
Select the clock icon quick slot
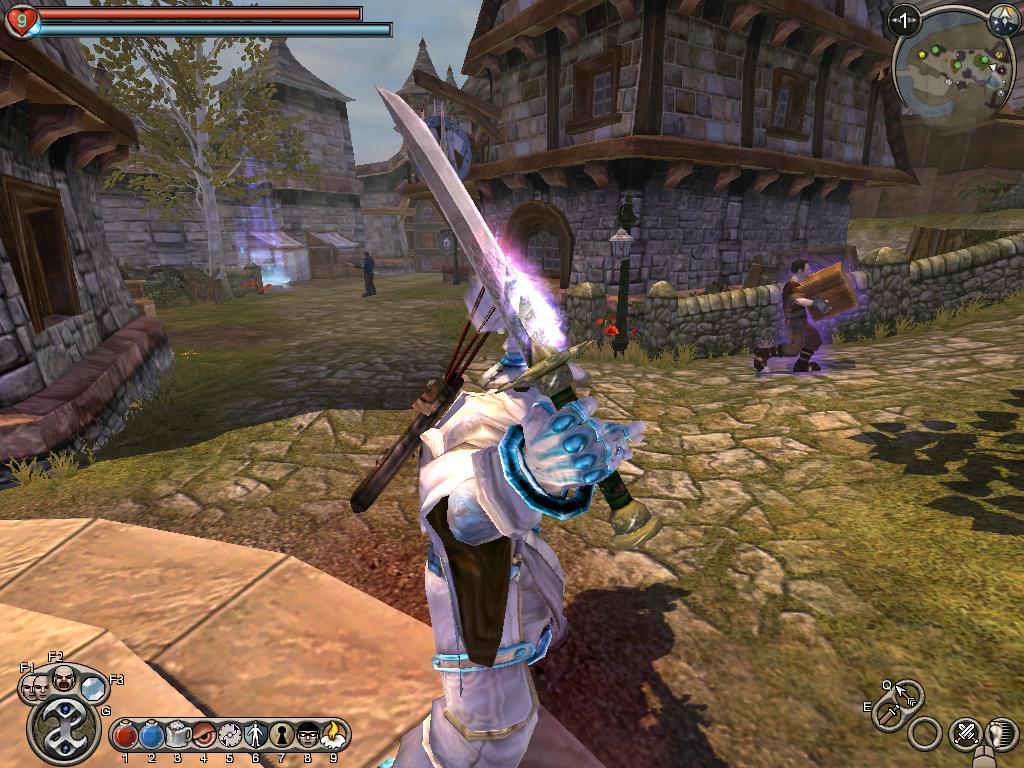pyautogui.click(x=229, y=735)
